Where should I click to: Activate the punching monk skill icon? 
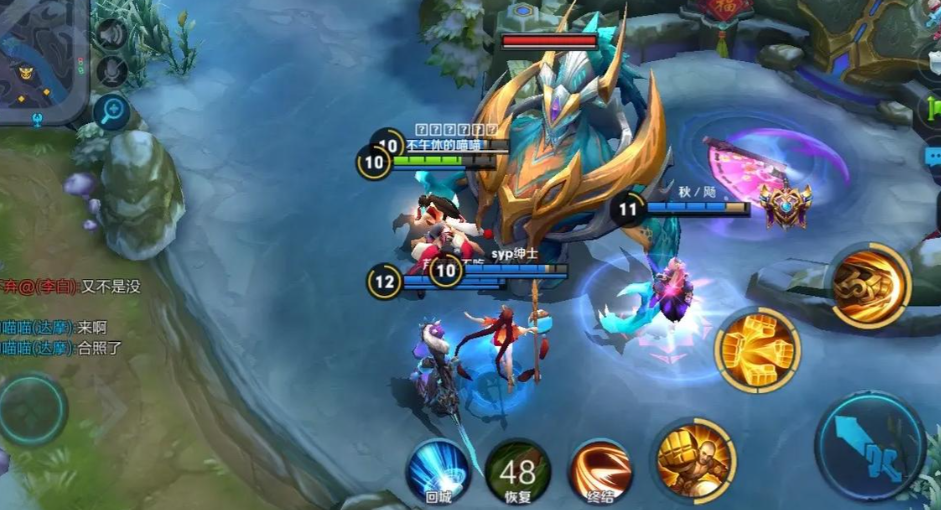[x=695, y=461]
